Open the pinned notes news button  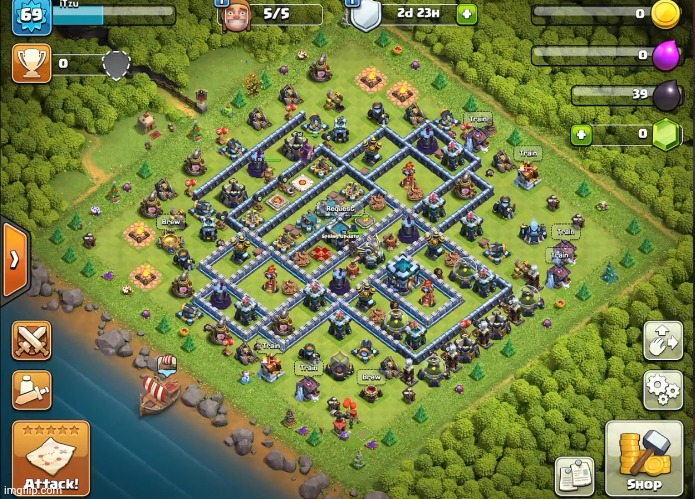[x=574, y=476]
